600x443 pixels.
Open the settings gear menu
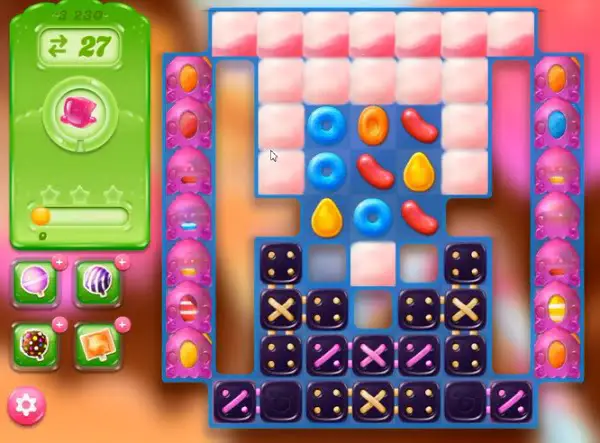[26, 405]
